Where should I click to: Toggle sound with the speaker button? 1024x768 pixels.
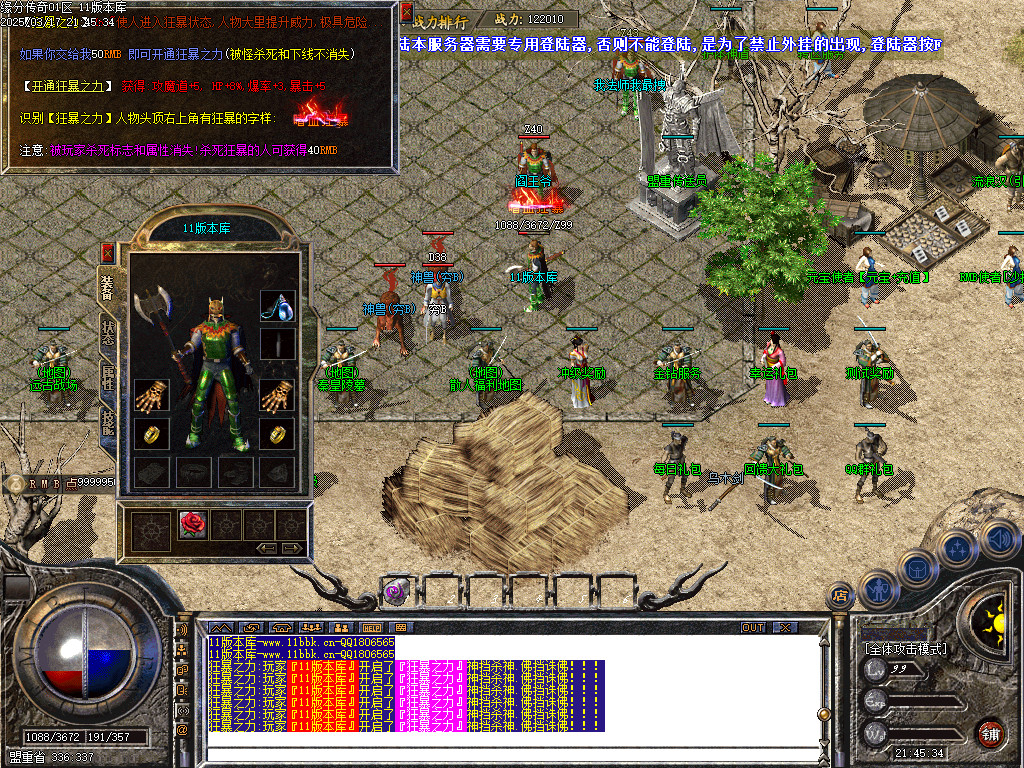coord(998,538)
